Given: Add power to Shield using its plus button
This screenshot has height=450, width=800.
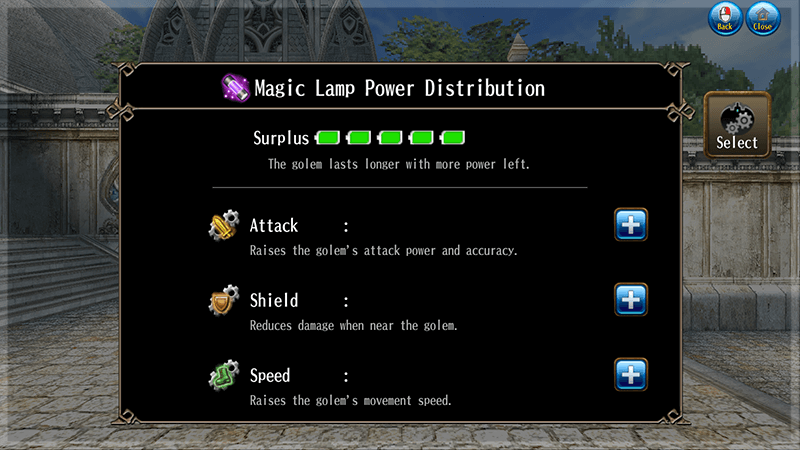Looking at the screenshot, I should (630, 300).
